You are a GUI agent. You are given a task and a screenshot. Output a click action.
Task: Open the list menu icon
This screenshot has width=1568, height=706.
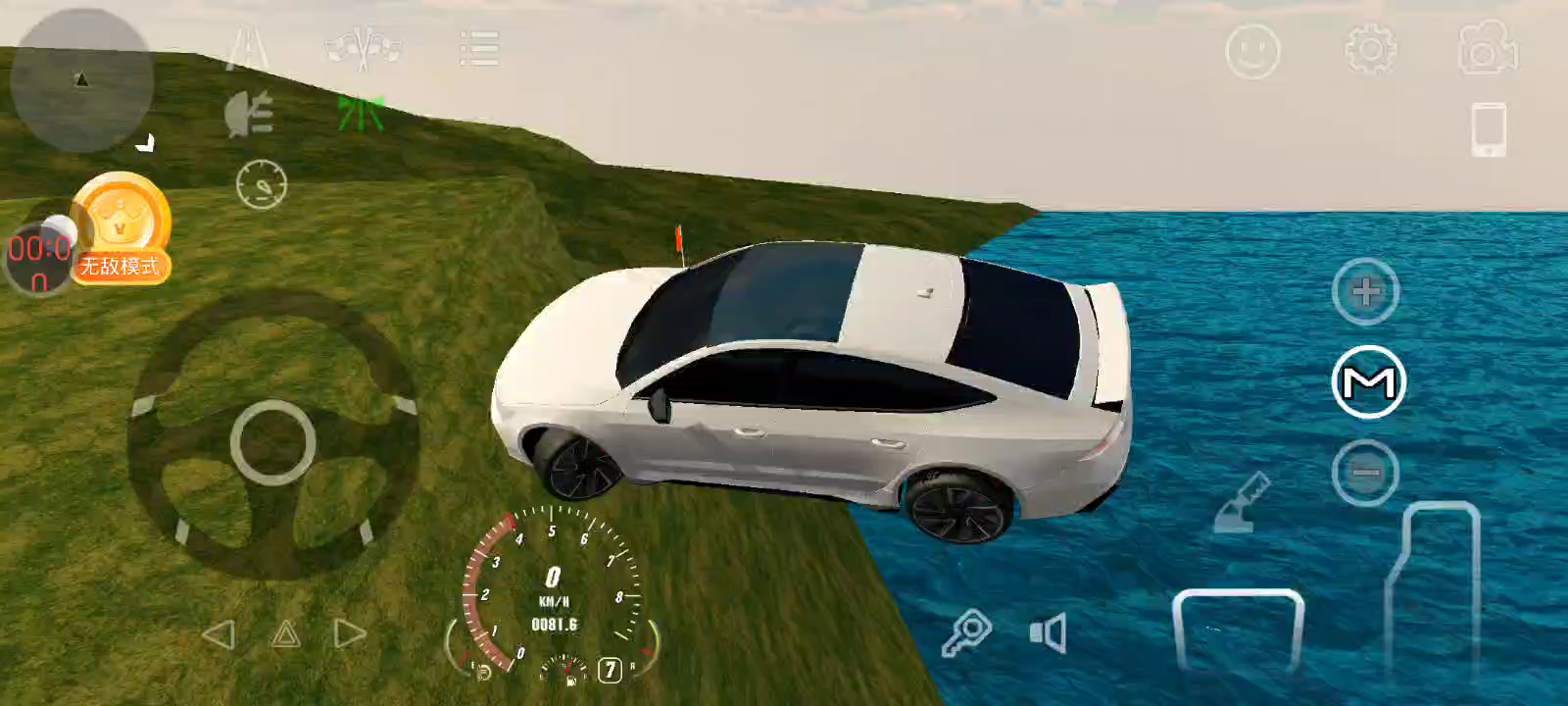click(x=479, y=49)
